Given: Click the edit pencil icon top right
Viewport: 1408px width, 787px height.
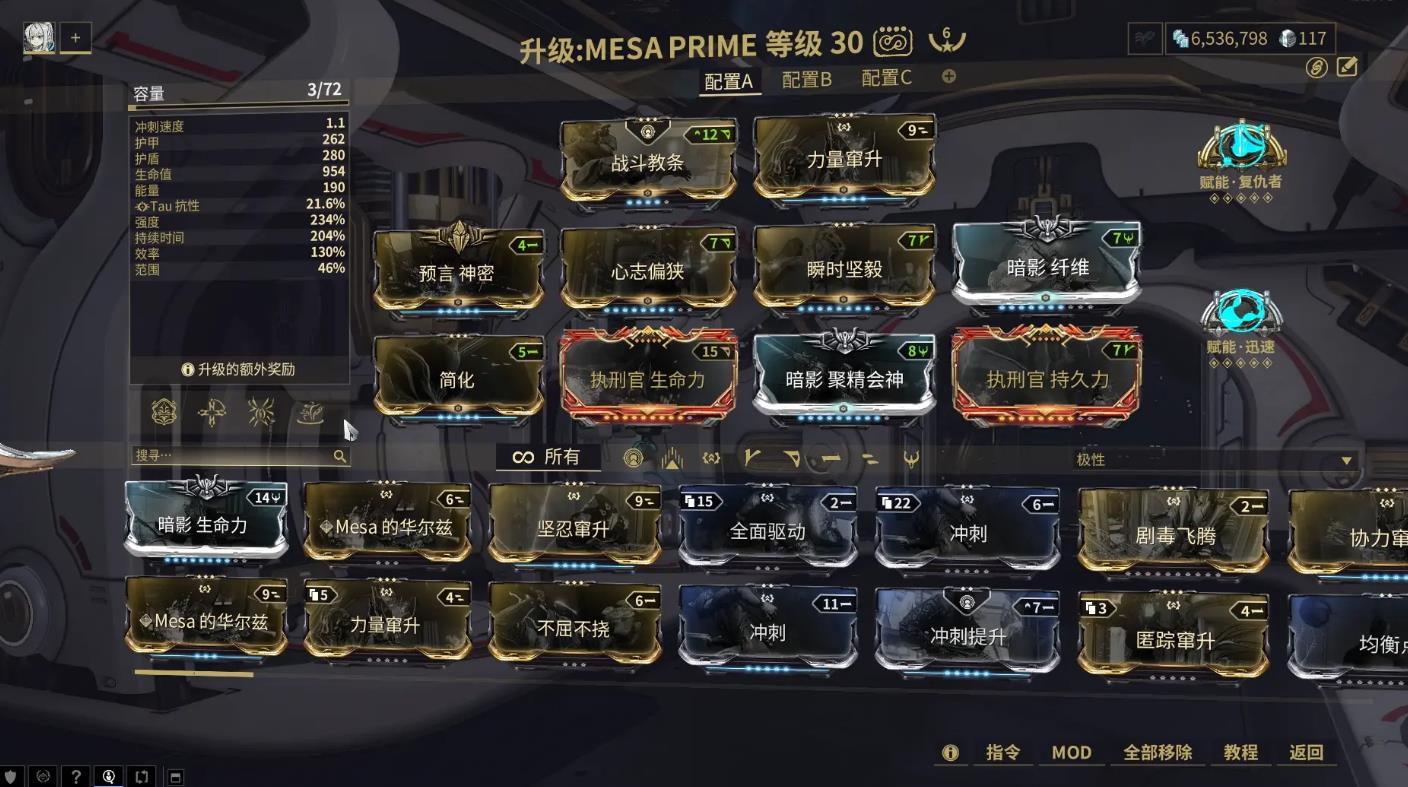Looking at the screenshot, I should 1347,66.
